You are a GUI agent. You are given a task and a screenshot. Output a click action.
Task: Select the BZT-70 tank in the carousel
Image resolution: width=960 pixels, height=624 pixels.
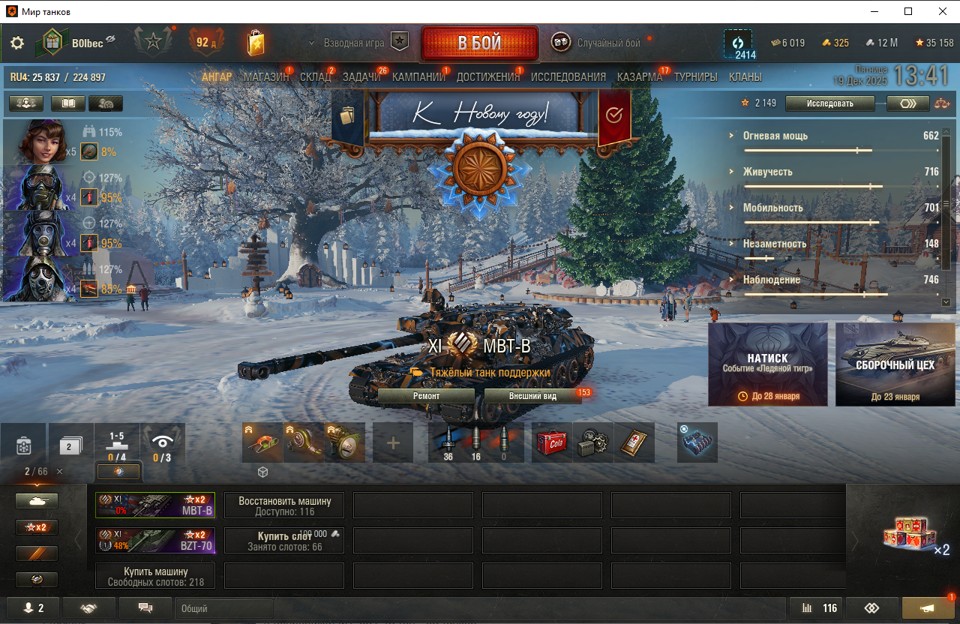click(155, 541)
